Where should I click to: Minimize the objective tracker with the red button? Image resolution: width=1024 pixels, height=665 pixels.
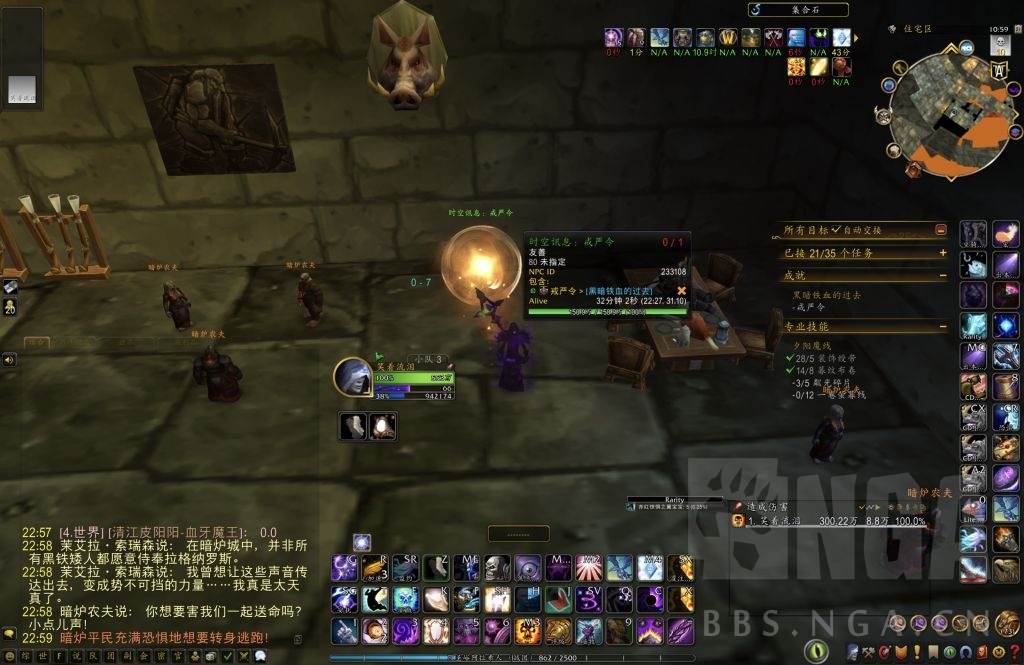point(940,230)
